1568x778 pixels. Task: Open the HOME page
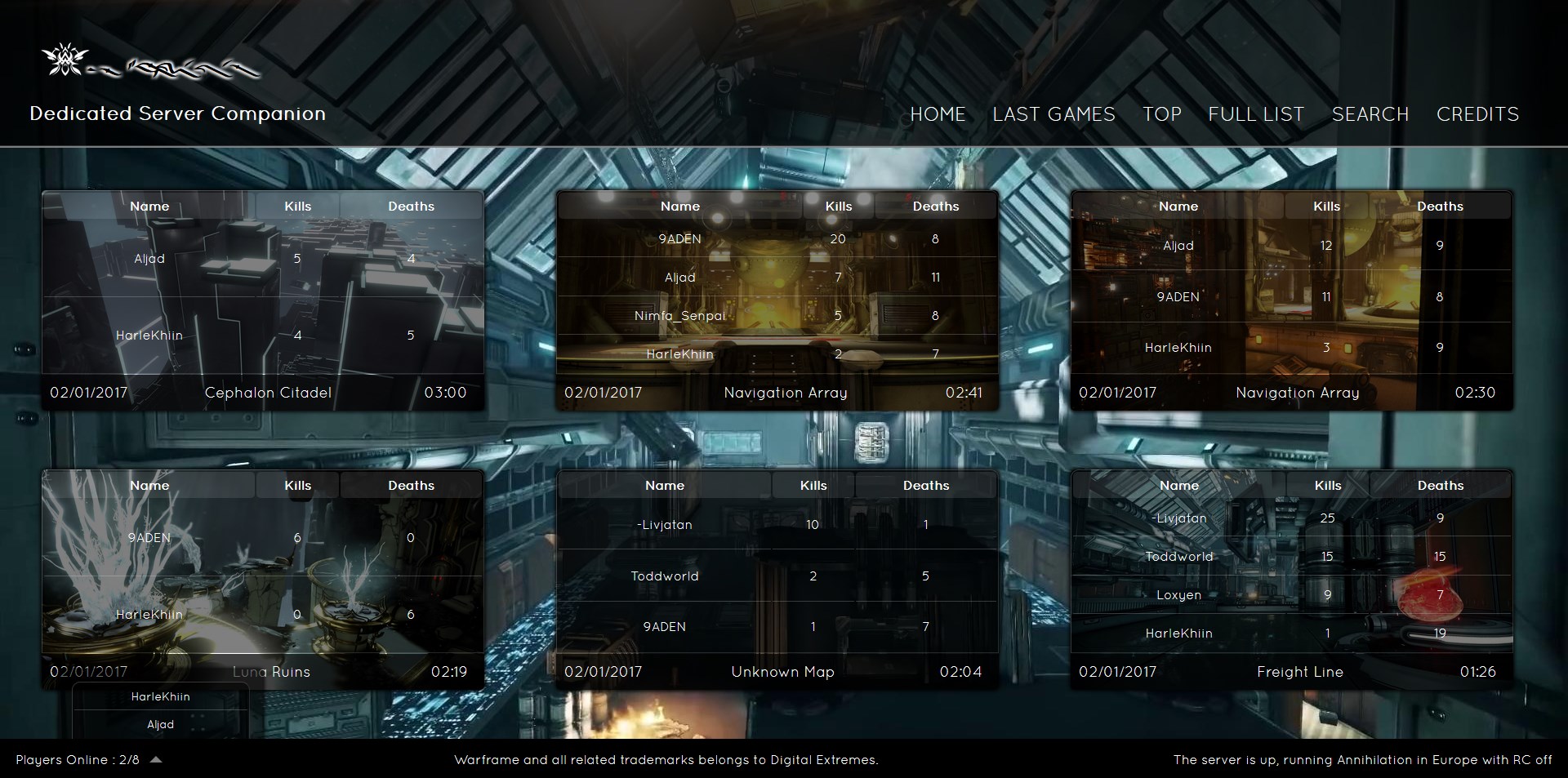pos(938,114)
